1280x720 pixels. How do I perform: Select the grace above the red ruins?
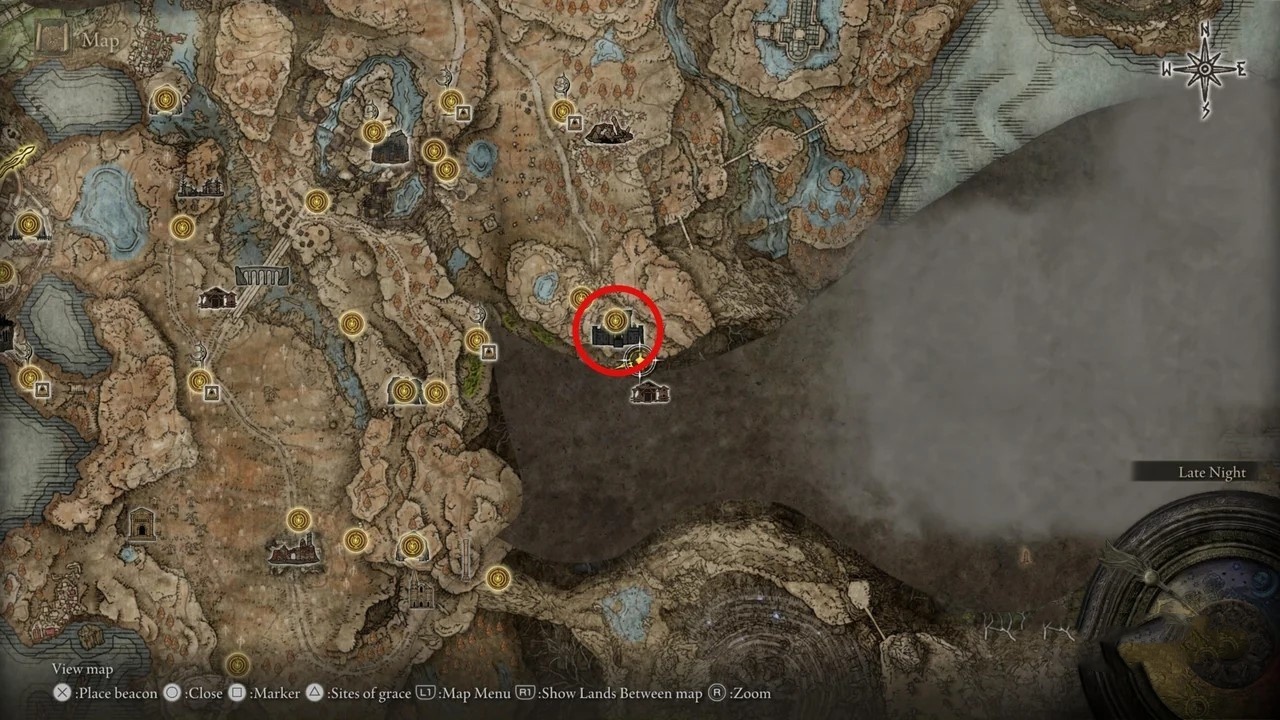click(298, 520)
